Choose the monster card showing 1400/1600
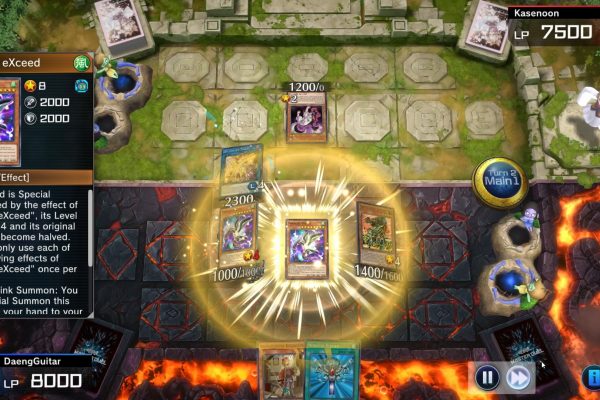 [x=376, y=236]
